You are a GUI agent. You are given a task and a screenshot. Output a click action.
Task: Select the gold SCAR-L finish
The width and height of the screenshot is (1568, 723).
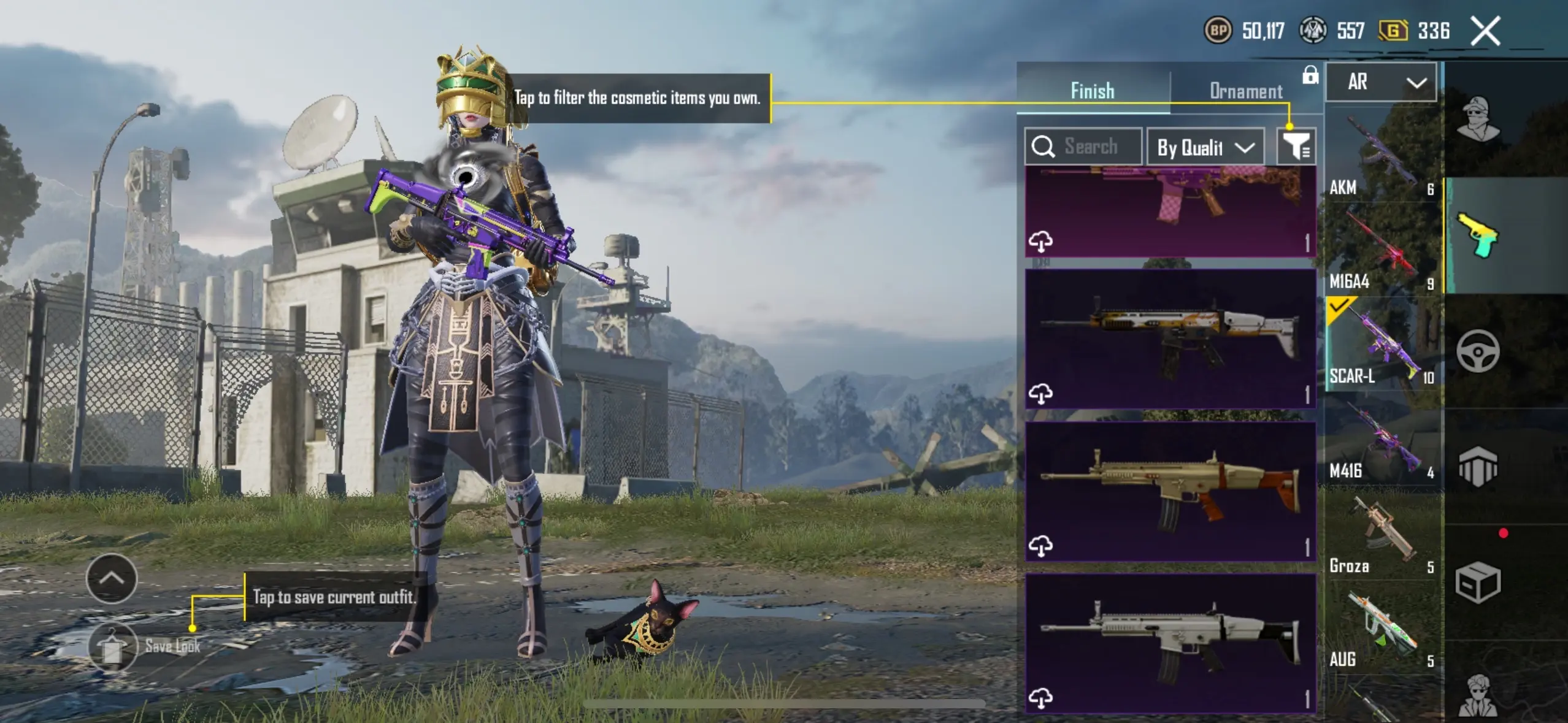[1170, 491]
